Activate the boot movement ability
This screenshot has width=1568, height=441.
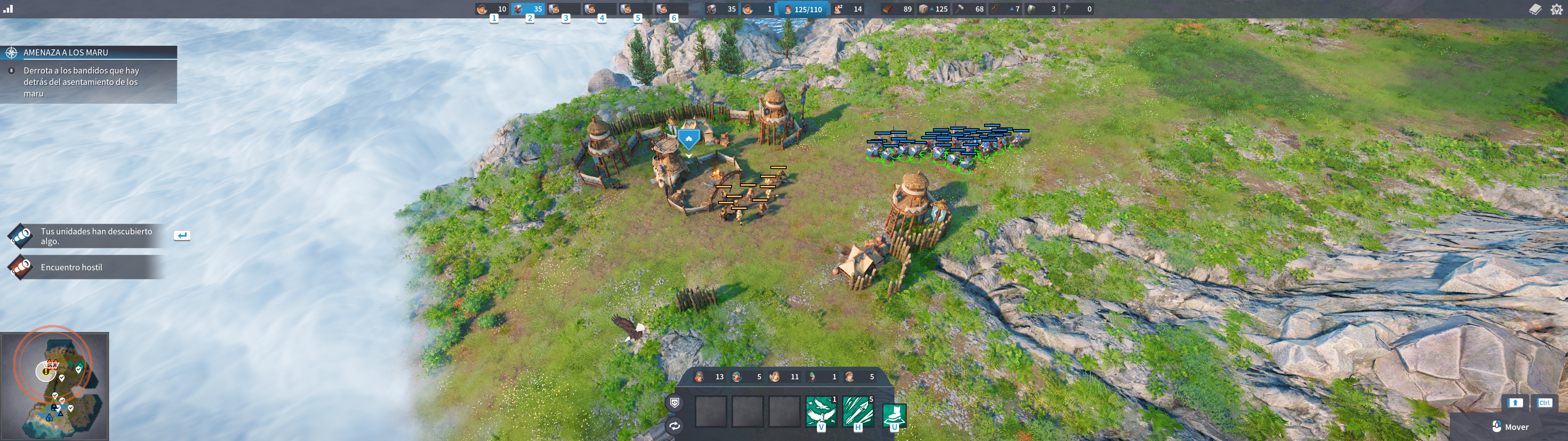pyautogui.click(x=894, y=415)
